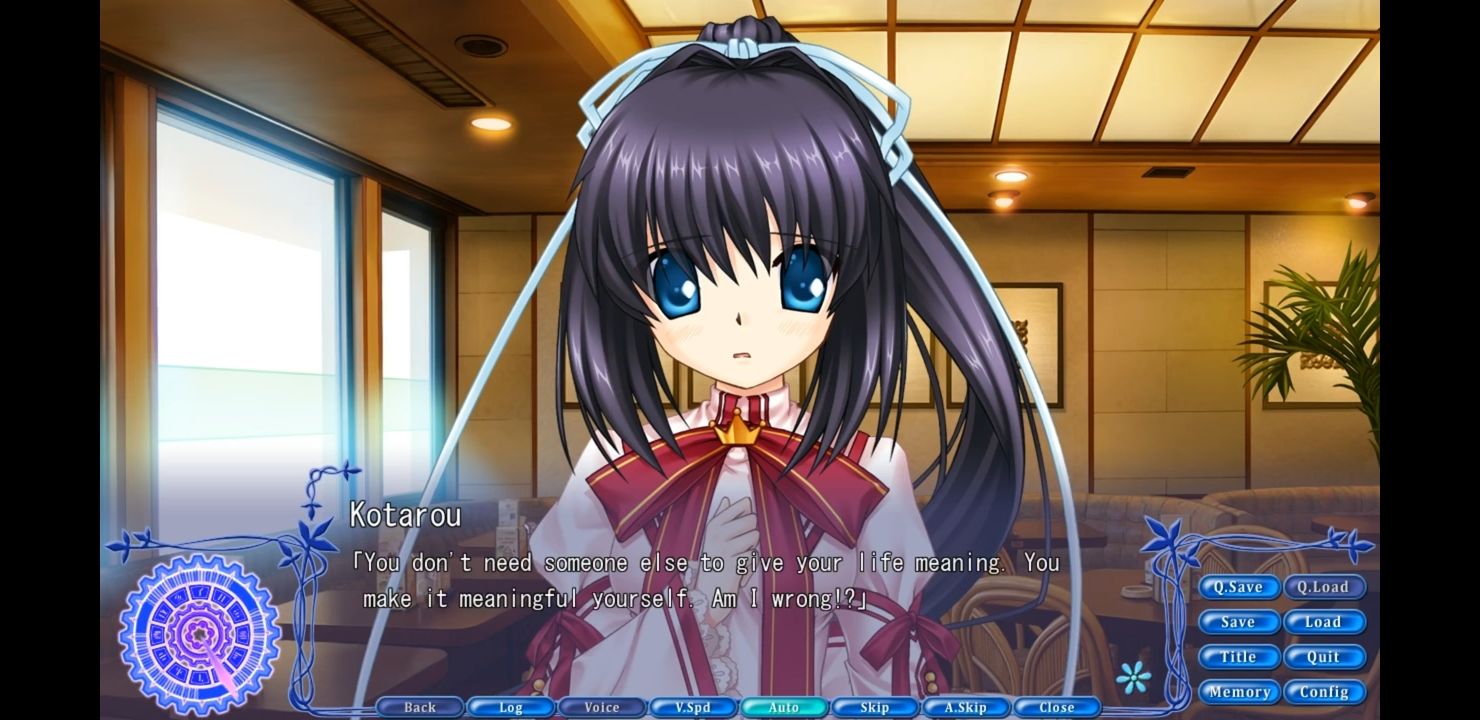Open the Save screen
The image size is (1480, 720).
point(1239,622)
